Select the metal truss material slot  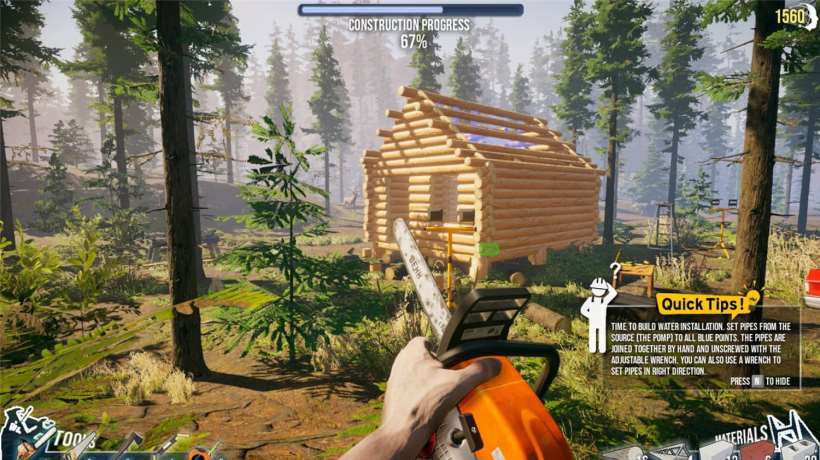[670, 451]
